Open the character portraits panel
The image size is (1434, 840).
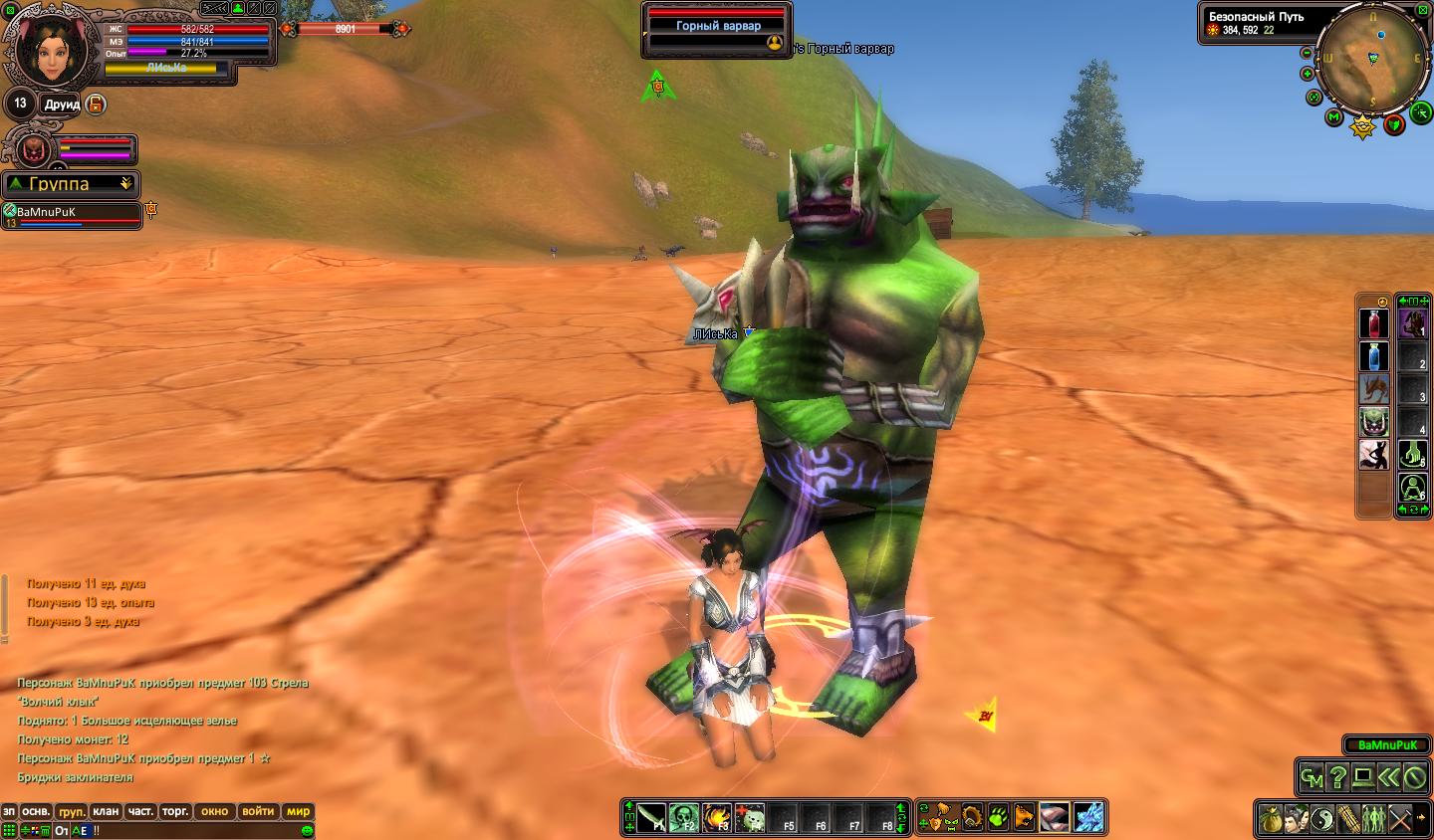click(x=1297, y=820)
